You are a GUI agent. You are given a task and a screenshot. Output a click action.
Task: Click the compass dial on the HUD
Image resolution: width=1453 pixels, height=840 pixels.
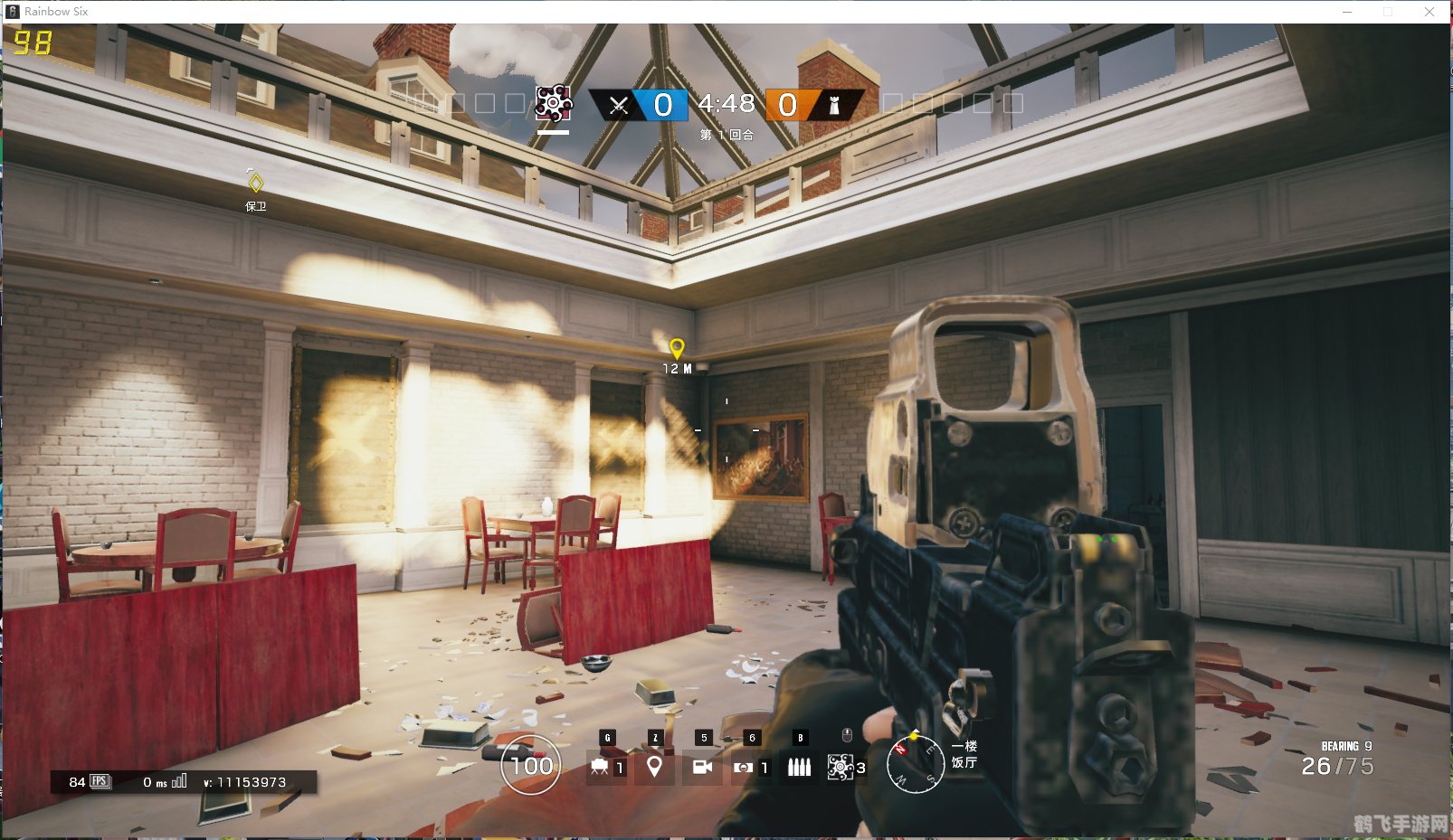point(915,762)
